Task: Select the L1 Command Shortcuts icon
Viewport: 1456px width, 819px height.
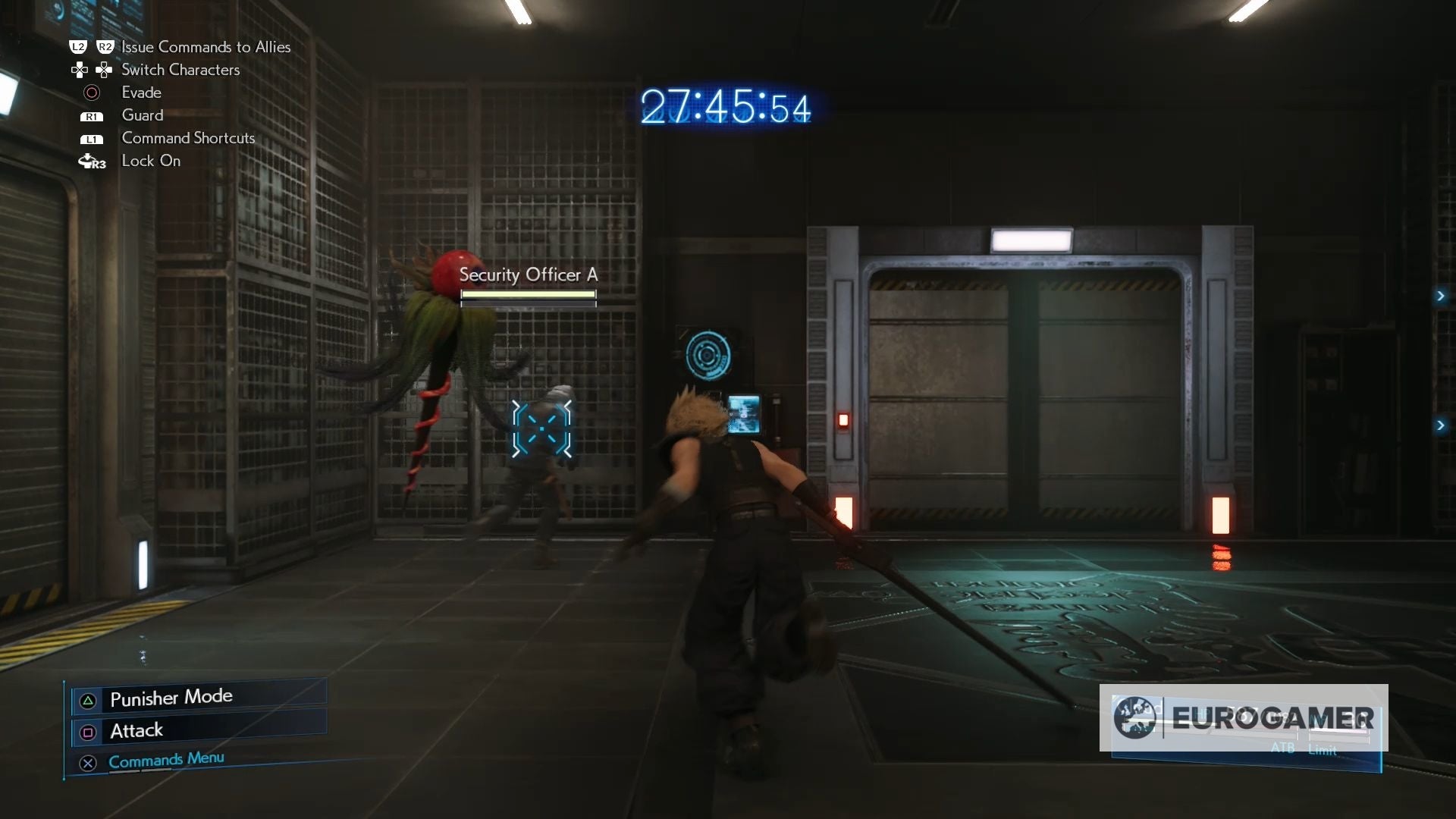Action: point(91,139)
